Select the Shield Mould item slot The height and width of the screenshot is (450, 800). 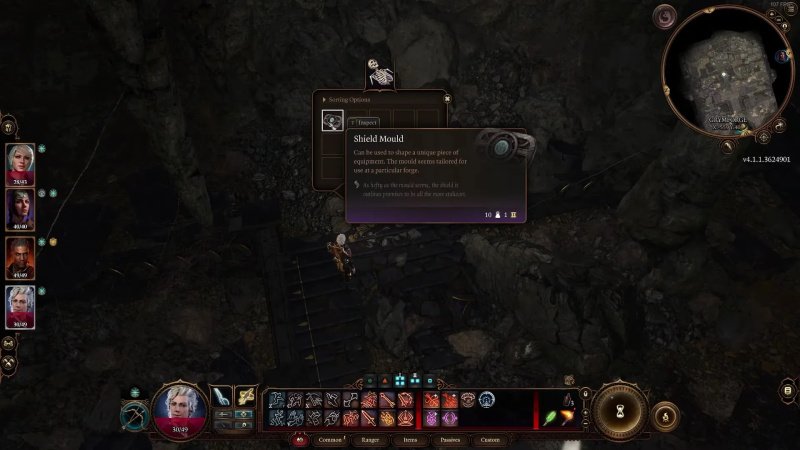coord(333,120)
